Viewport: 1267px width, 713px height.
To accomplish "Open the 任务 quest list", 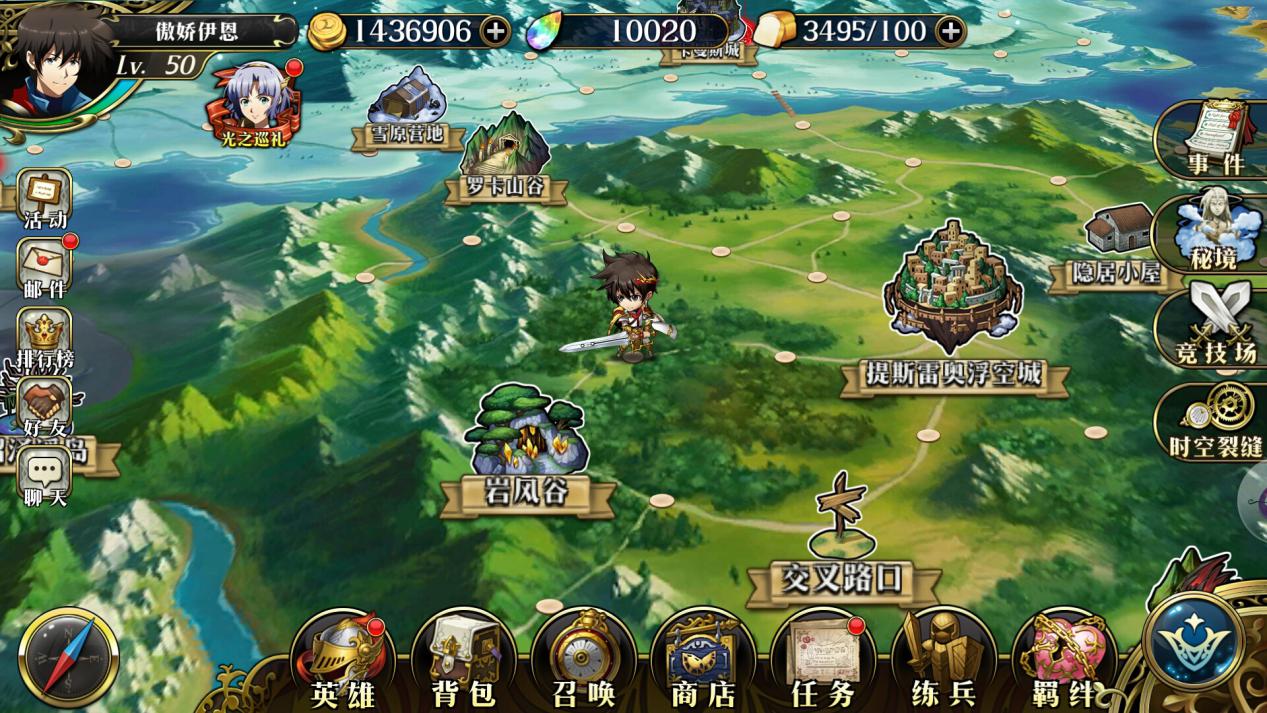I will [x=823, y=660].
